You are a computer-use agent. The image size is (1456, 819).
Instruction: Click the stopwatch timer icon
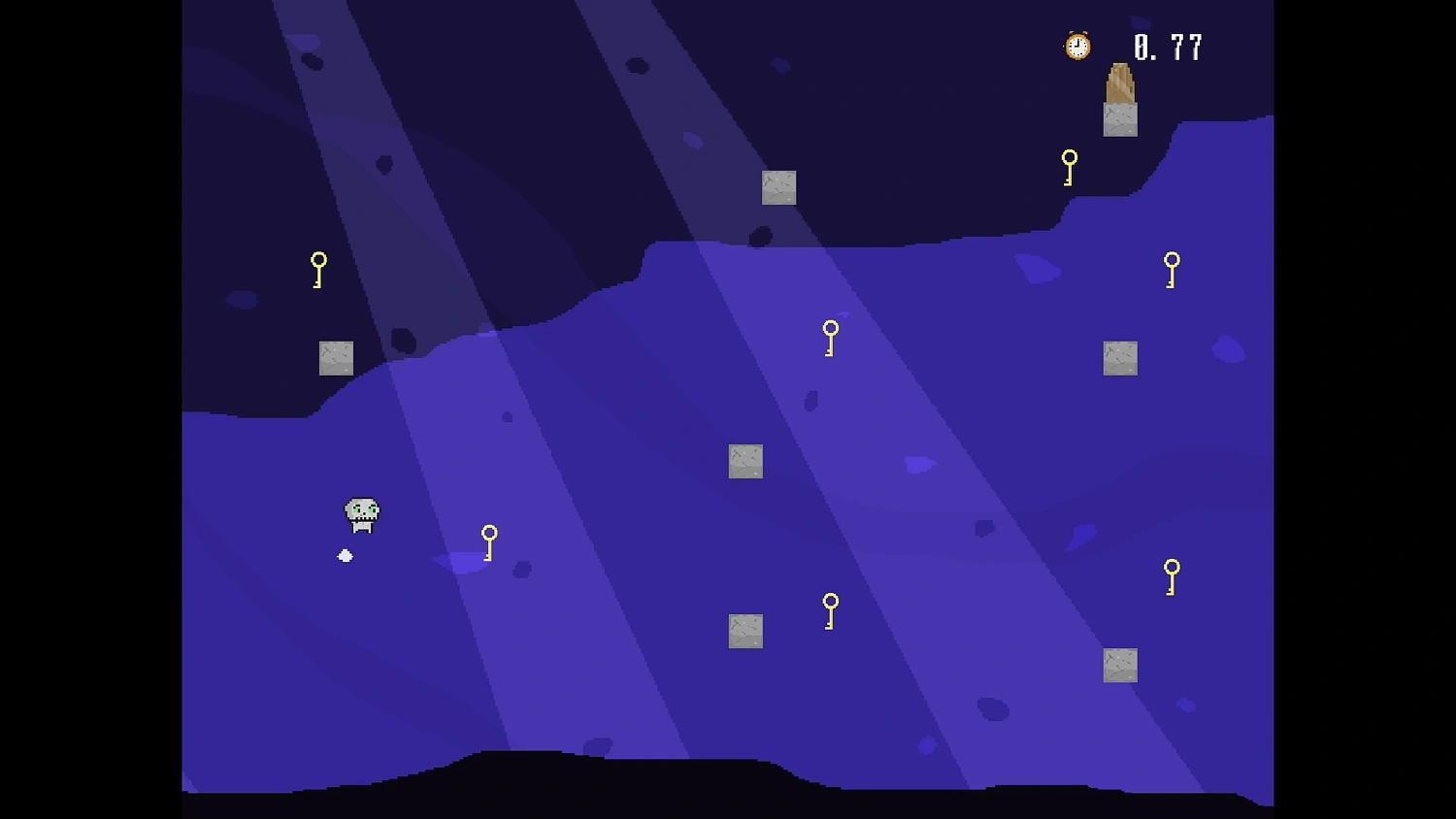[x=1075, y=46]
